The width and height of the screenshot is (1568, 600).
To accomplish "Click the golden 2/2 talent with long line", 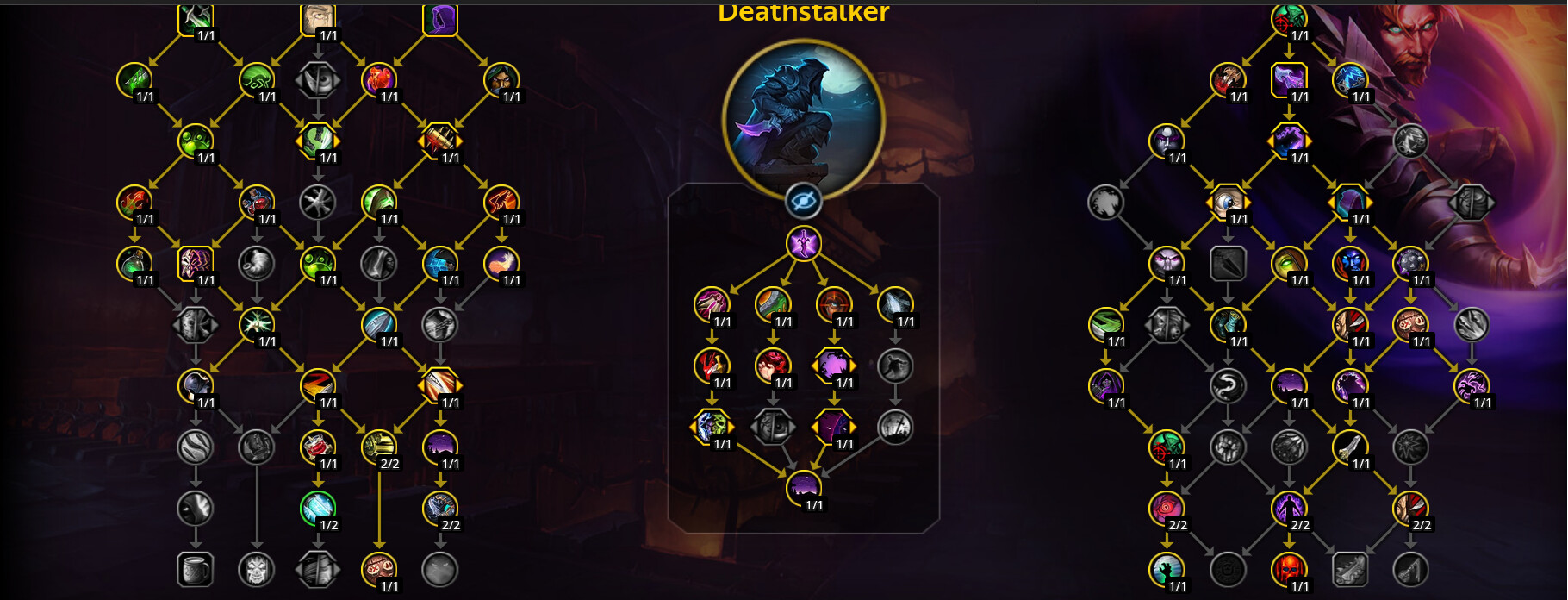I will point(379,447).
